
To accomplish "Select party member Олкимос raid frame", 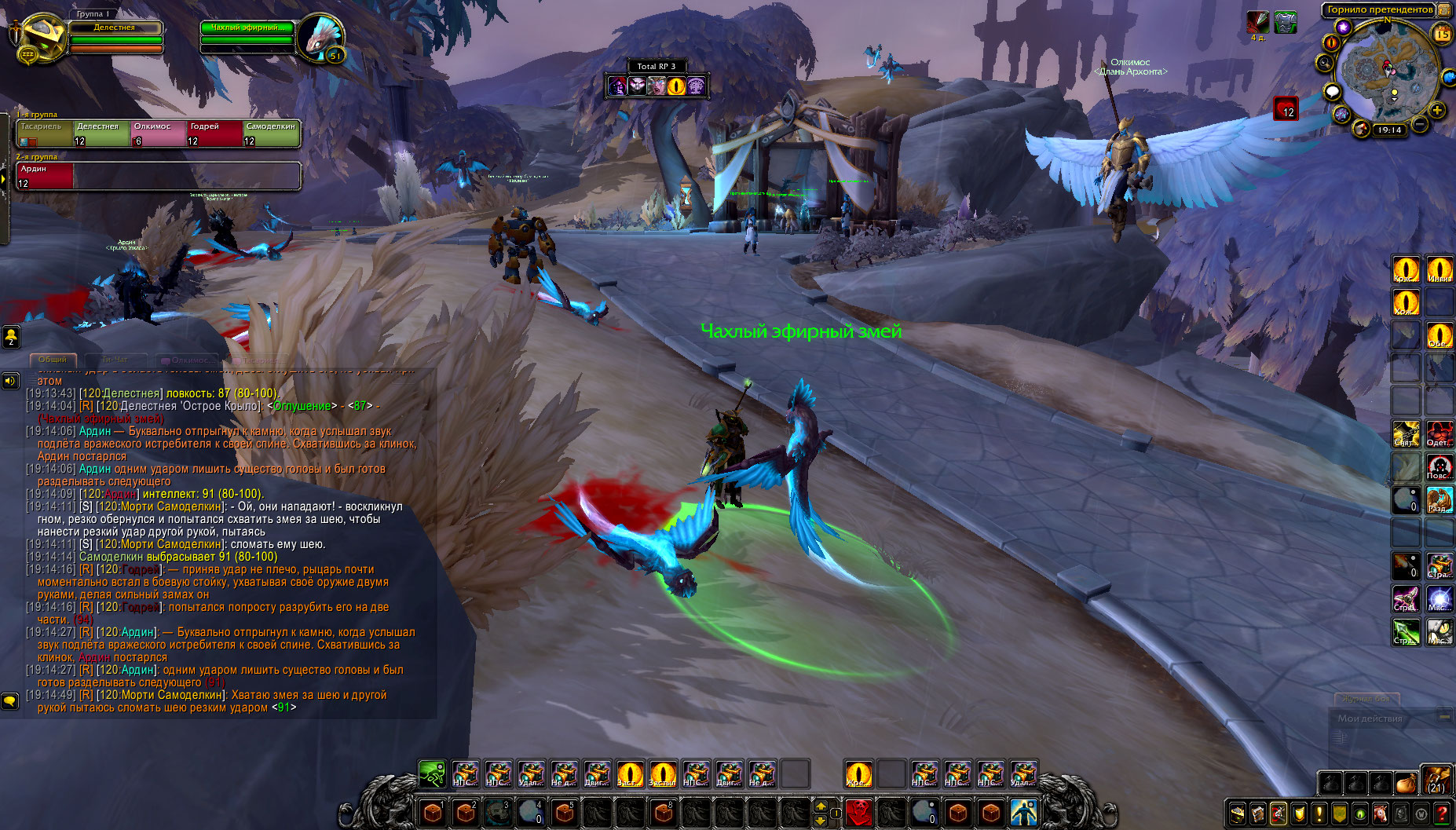I will point(158,133).
